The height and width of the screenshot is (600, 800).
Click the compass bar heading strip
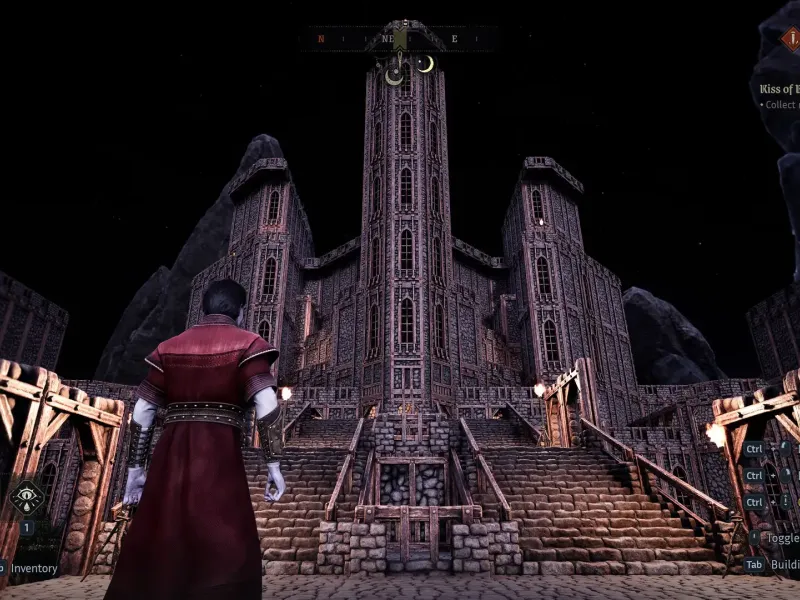click(398, 39)
